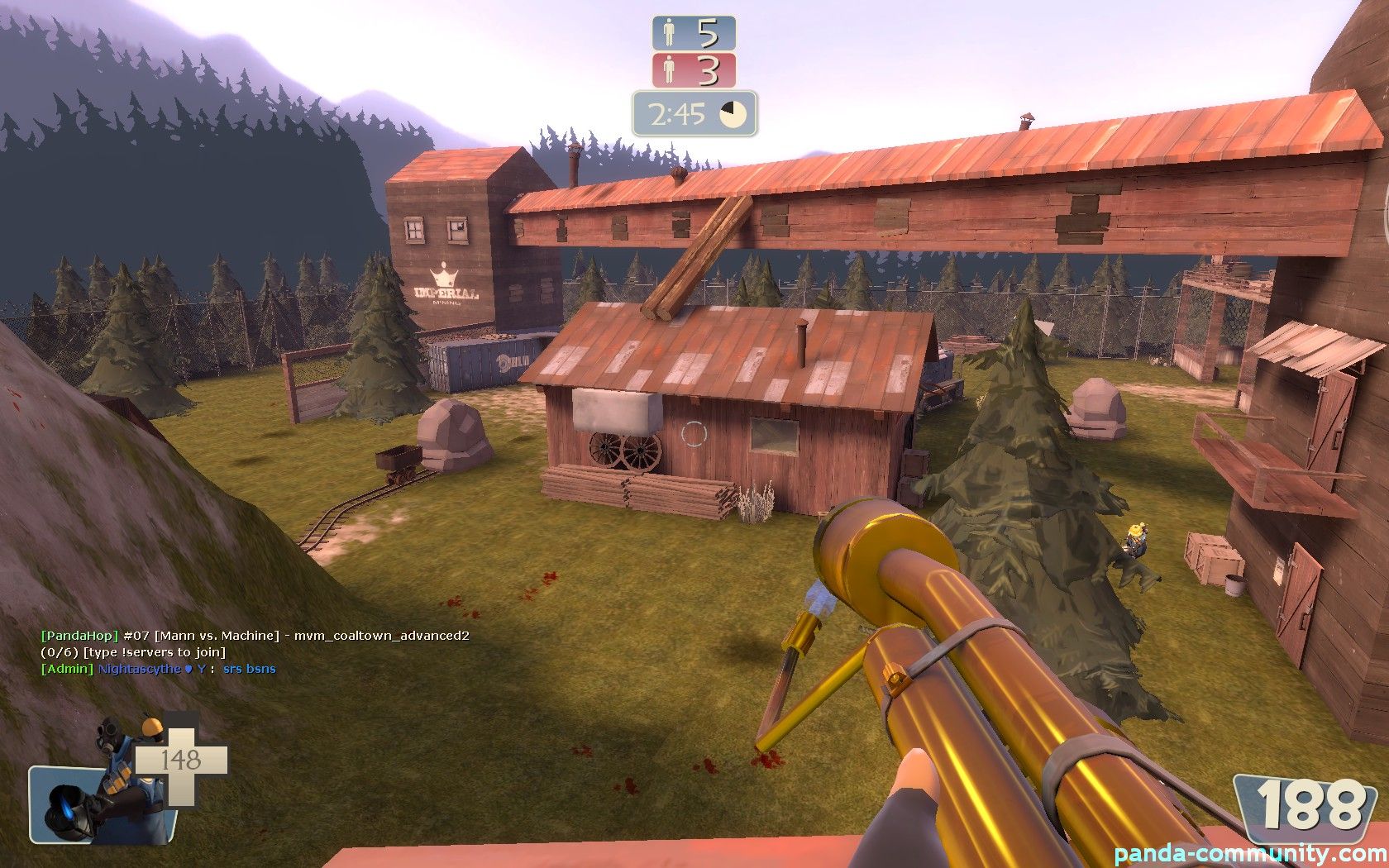1389x868 pixels.
Task: Open the panda-community.com watermark link
Action: [x=1249, y=854]
